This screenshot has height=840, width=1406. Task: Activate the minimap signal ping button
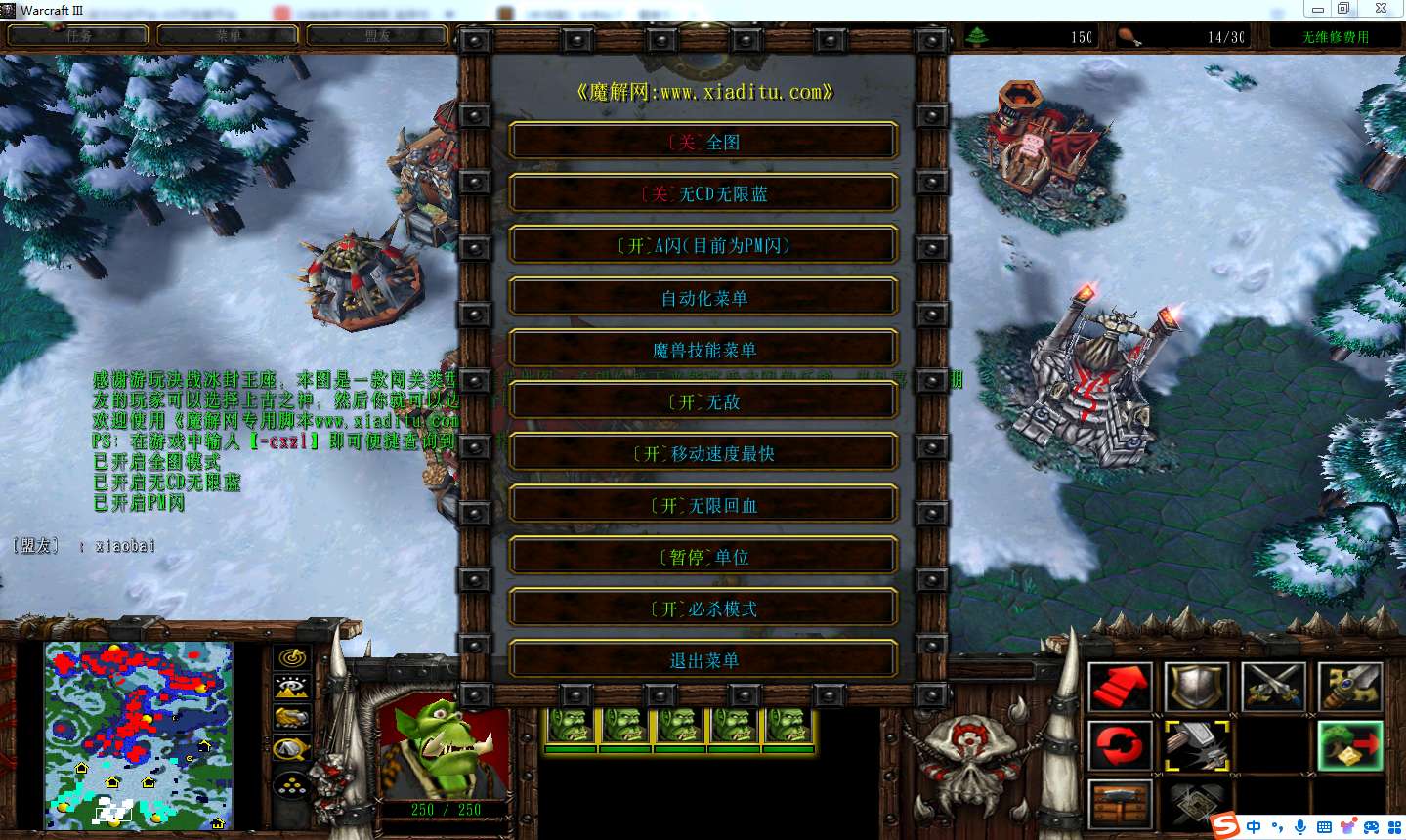292,657
